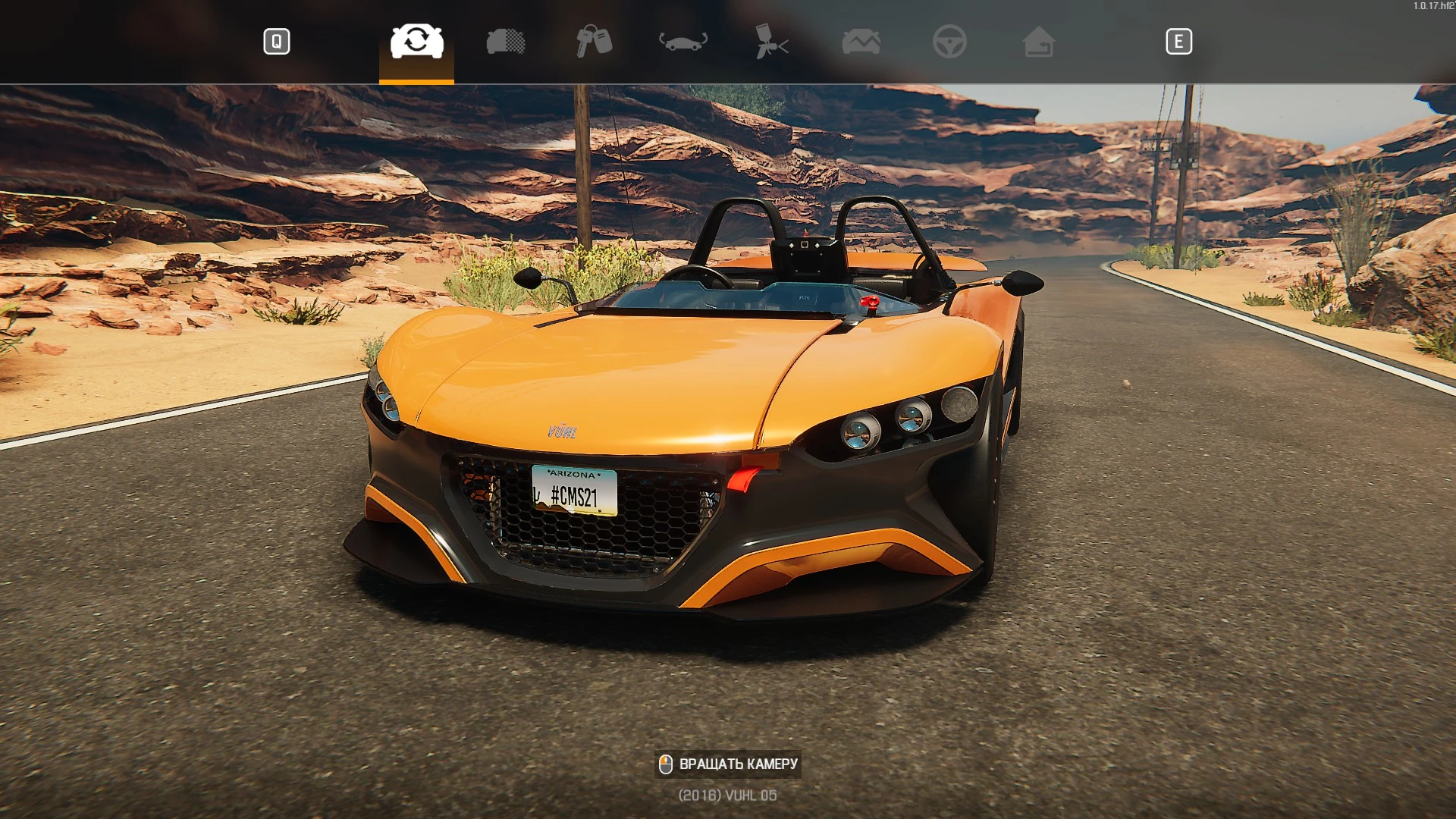Click the (2016) VUHL 05 car name
The image size is (1456, 819).
pyautogui.click(x=728, y=795)
